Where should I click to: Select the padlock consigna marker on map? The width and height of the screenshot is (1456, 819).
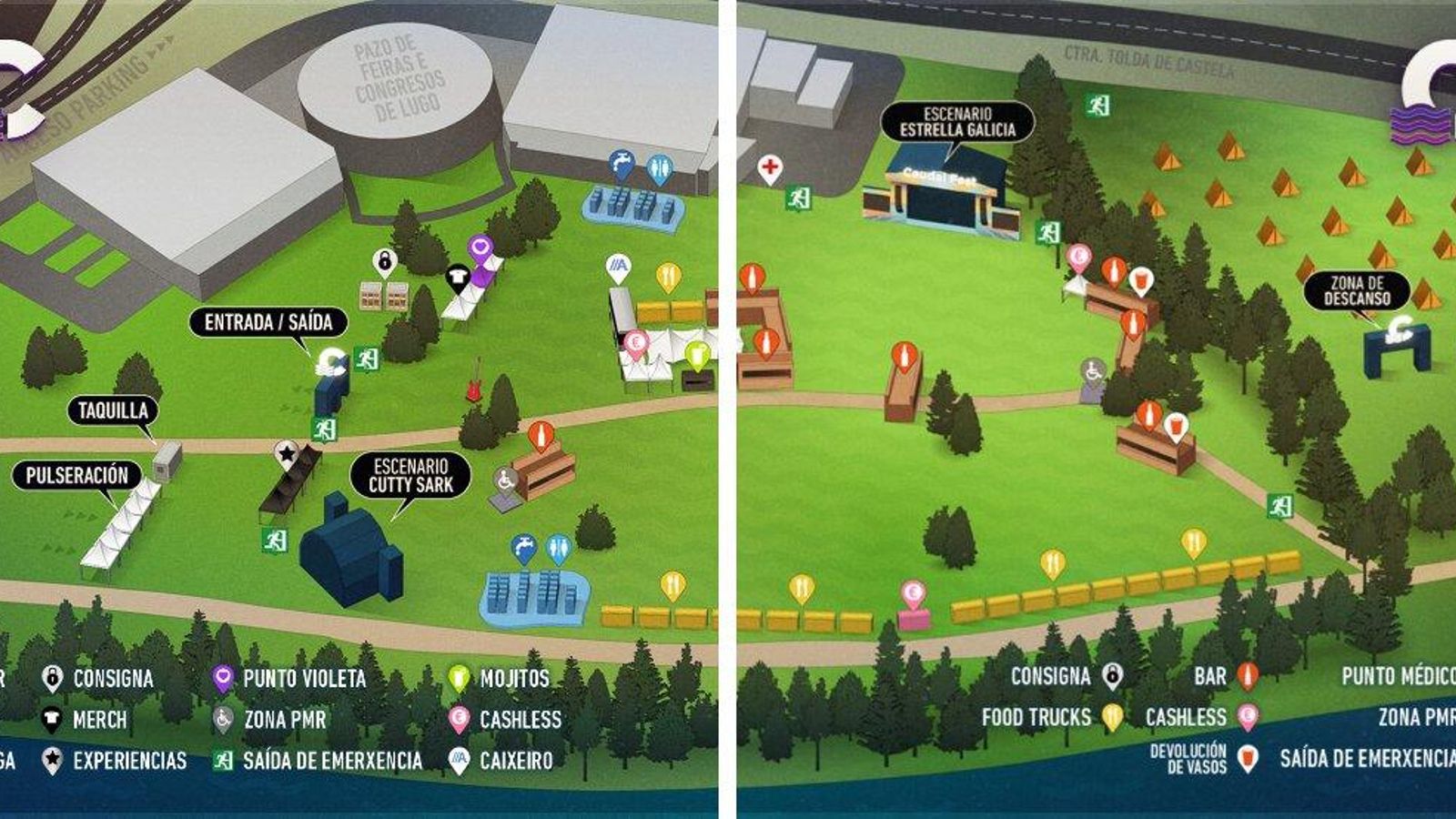[385, 262]
